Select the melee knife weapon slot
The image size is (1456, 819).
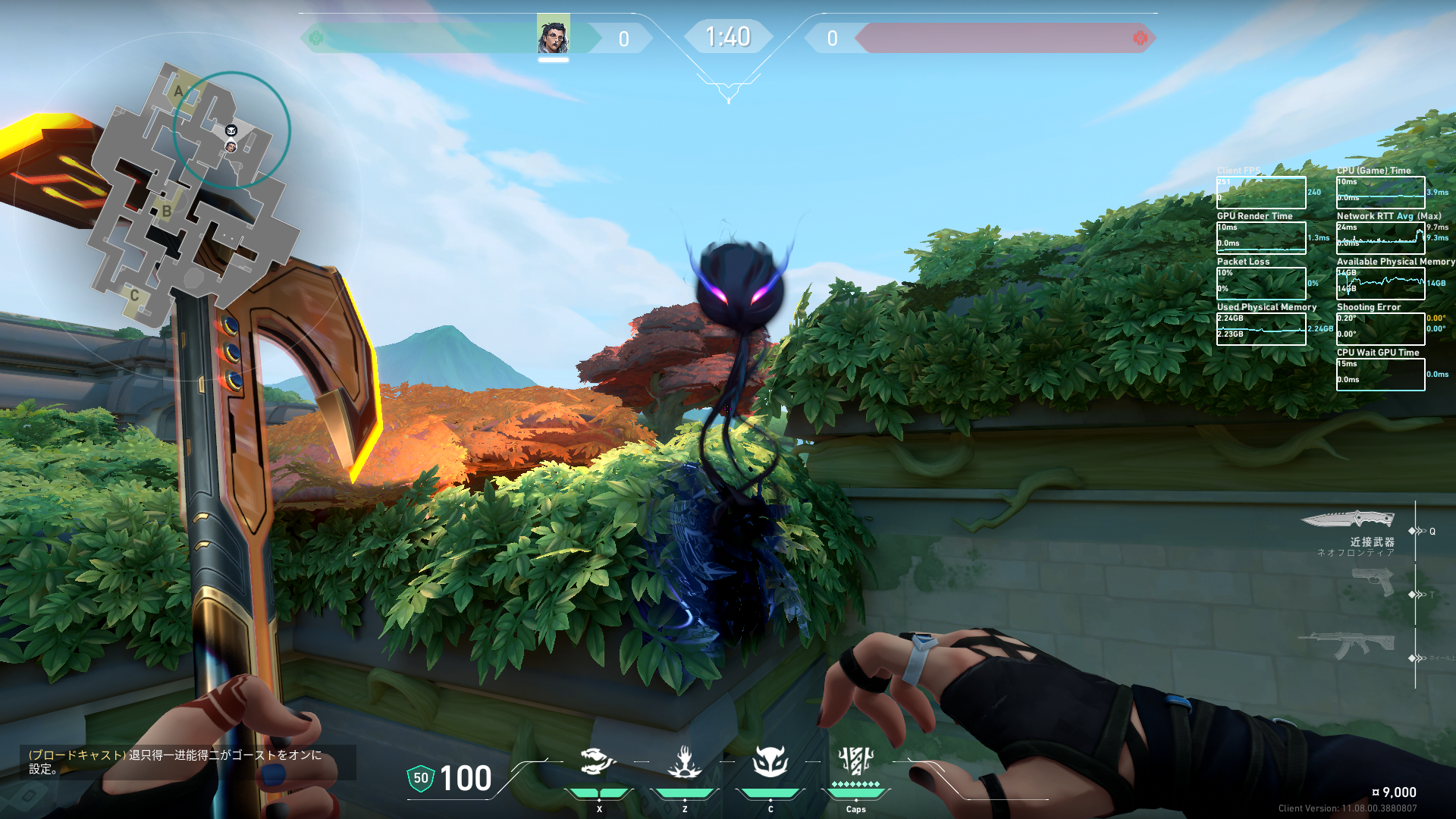(x=1348, y=519)
